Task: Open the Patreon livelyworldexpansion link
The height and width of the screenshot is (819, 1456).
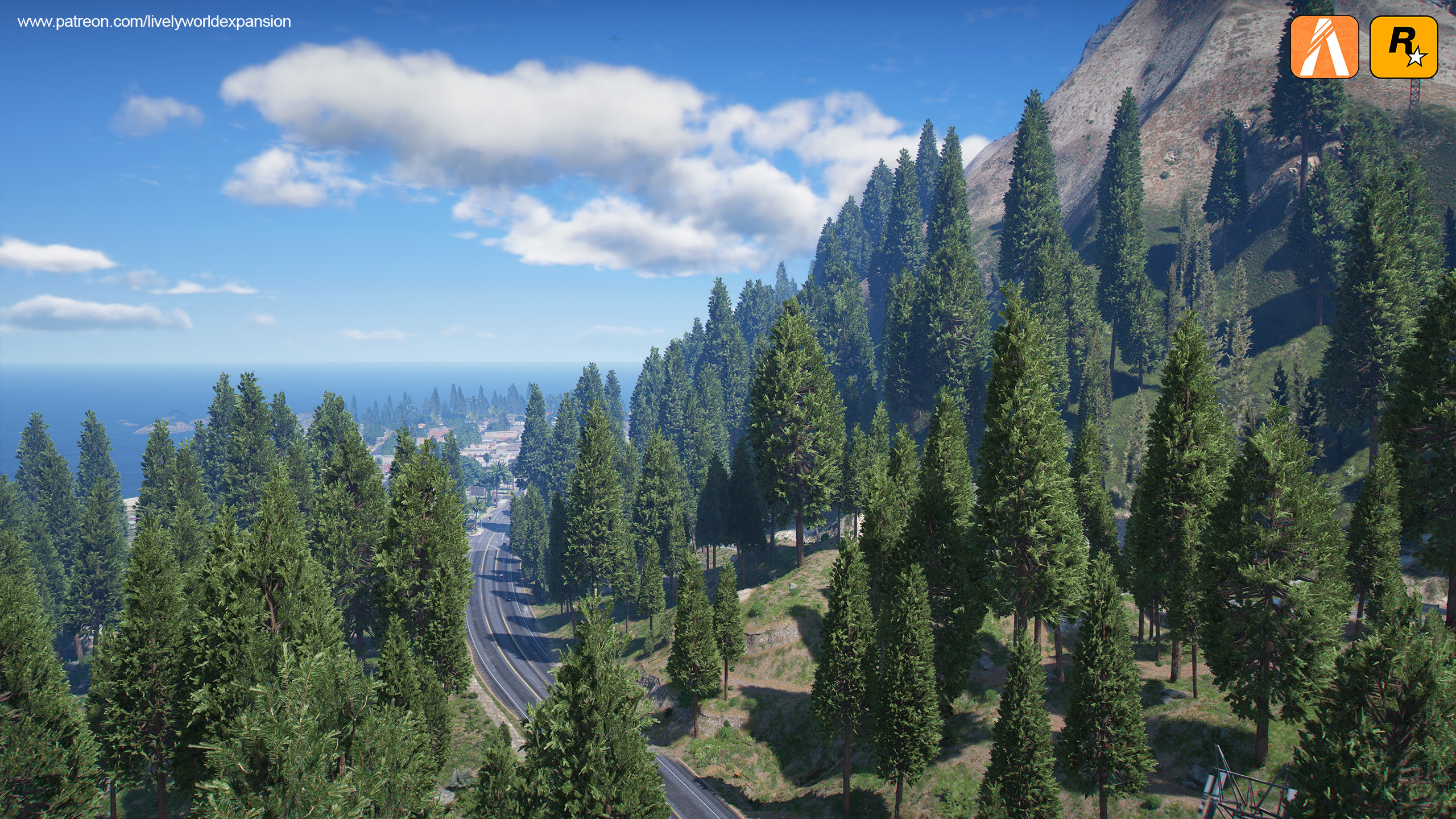Action: coord(154,22)
